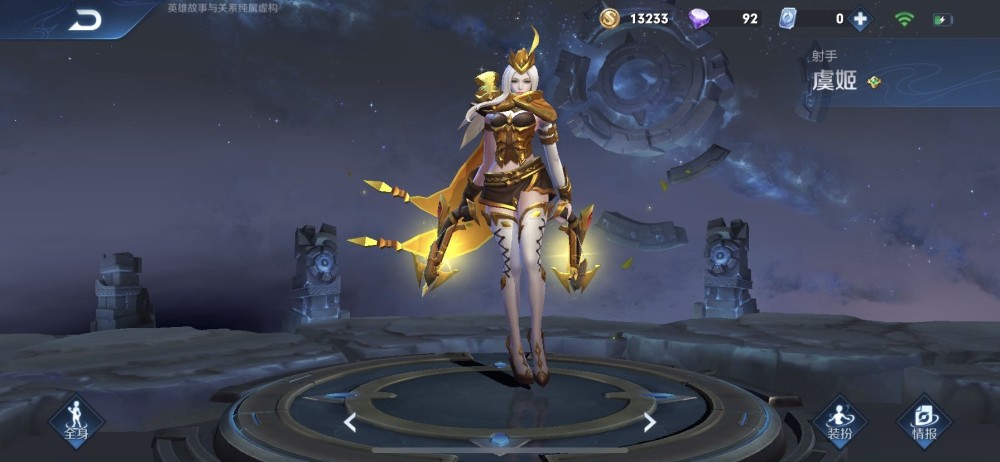The image size is (1000, 462).
Task: Show previous hero with left arrow
Action: pyautogui.click(x=350, y=422)
